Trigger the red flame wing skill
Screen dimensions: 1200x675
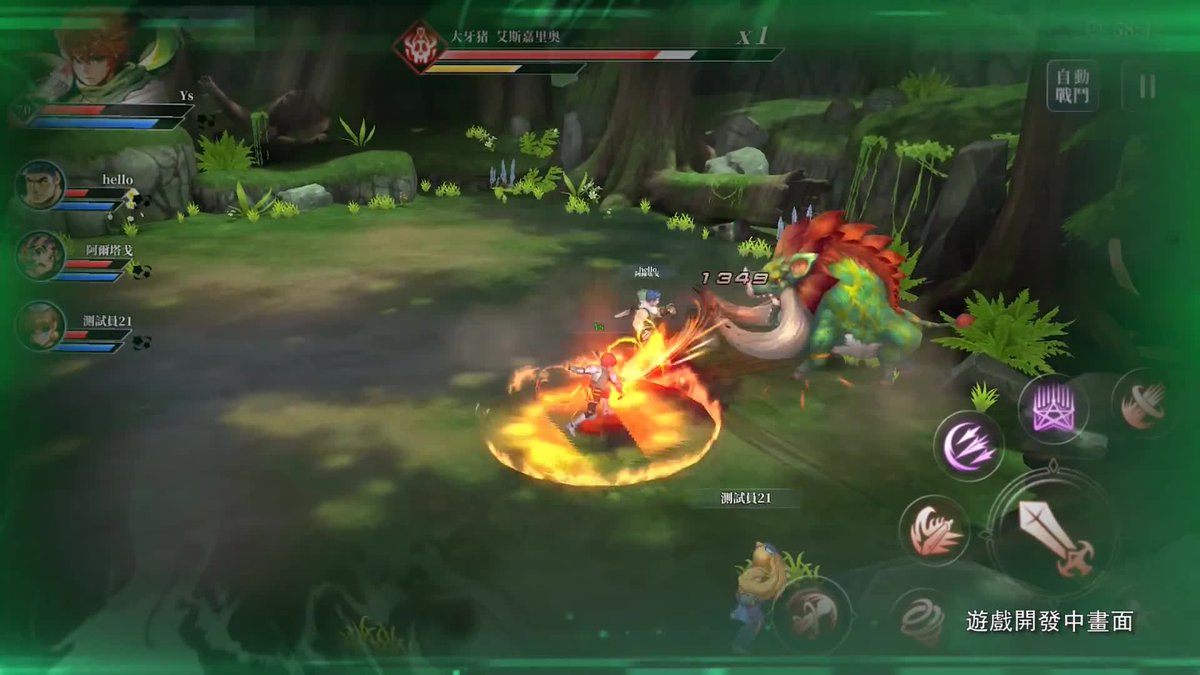point(934,530)
